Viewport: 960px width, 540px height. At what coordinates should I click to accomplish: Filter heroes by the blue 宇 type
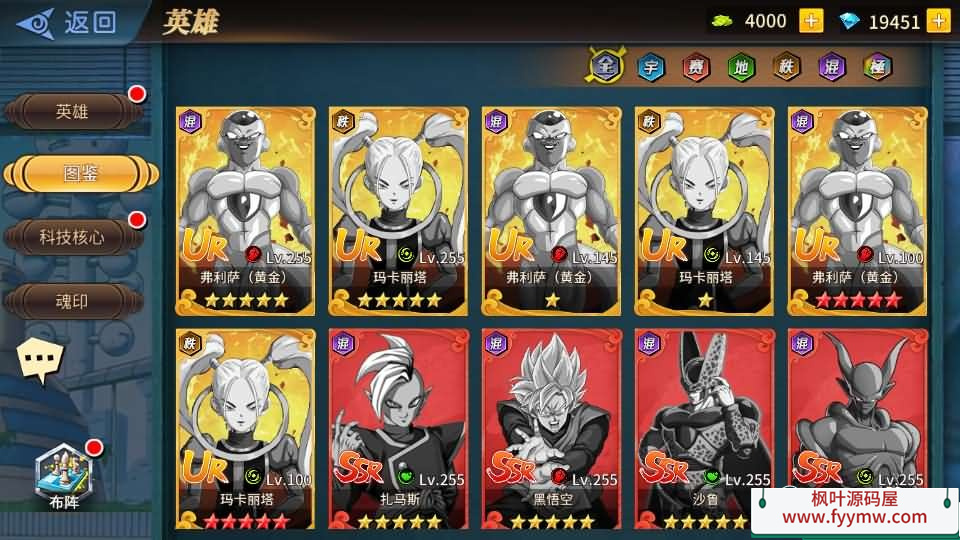651,67
